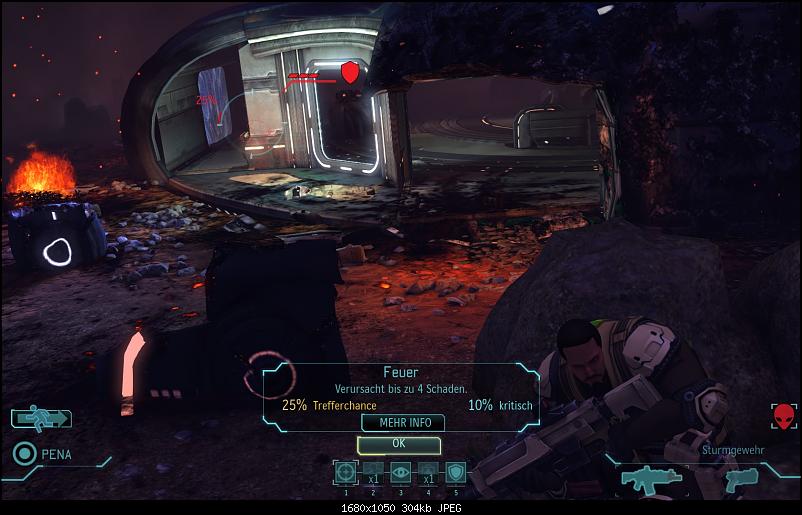Click the red shield enemy marker
This screenshot has height=515, width=802.
349,72
